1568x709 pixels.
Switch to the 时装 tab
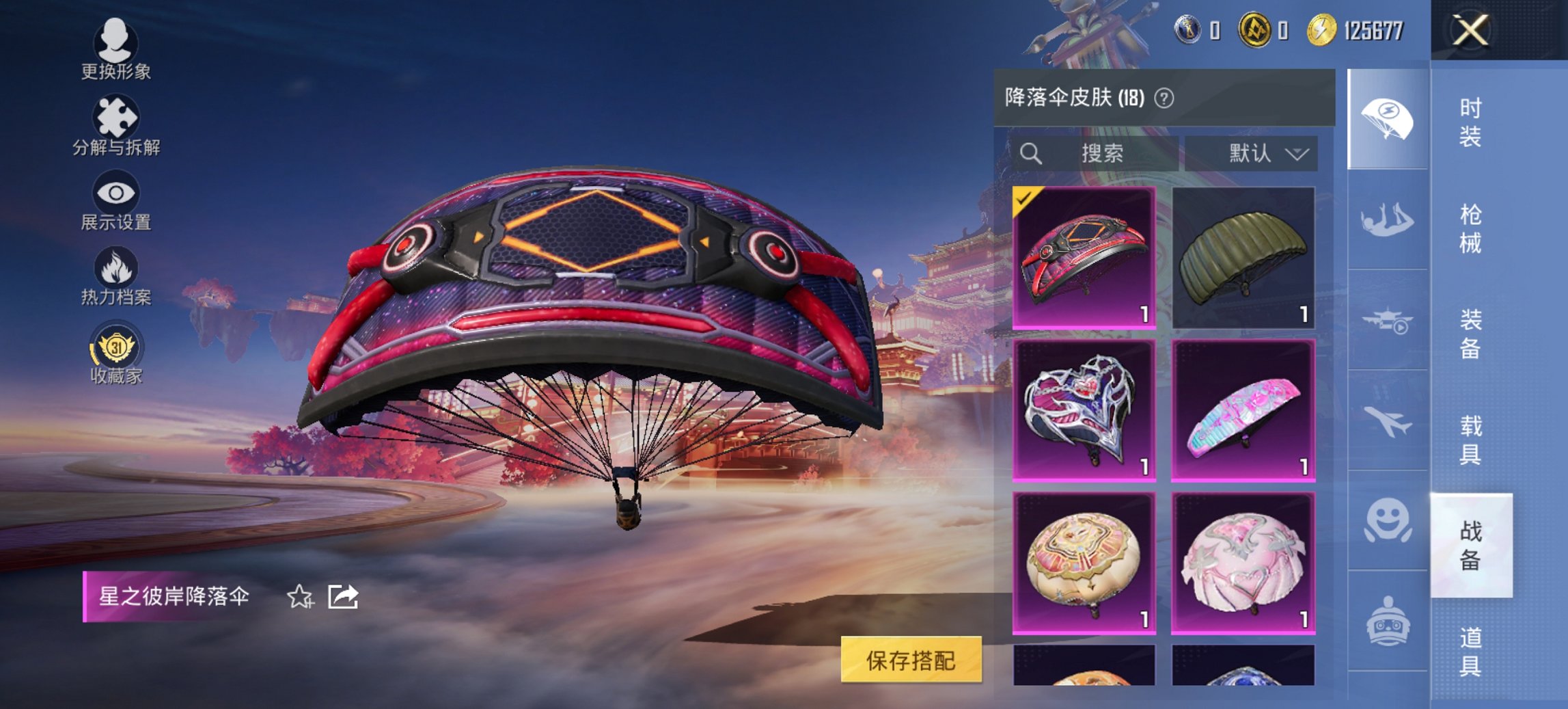tap(1469, 123)
